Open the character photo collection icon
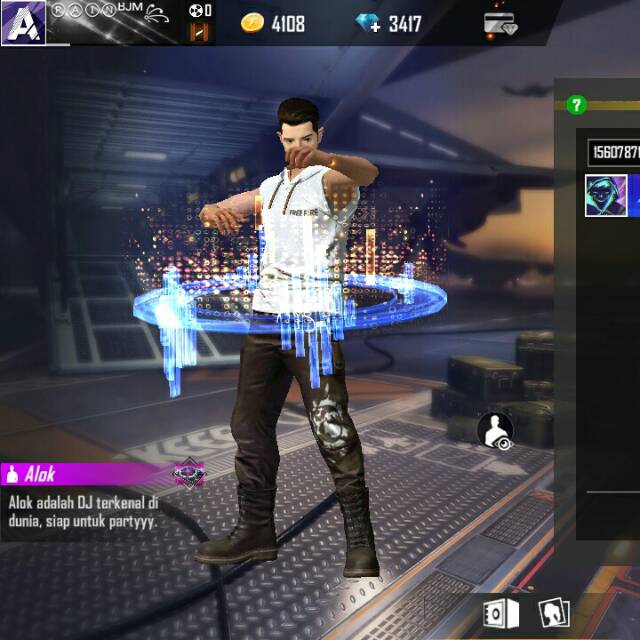640x640 pixels. [554, 612]
